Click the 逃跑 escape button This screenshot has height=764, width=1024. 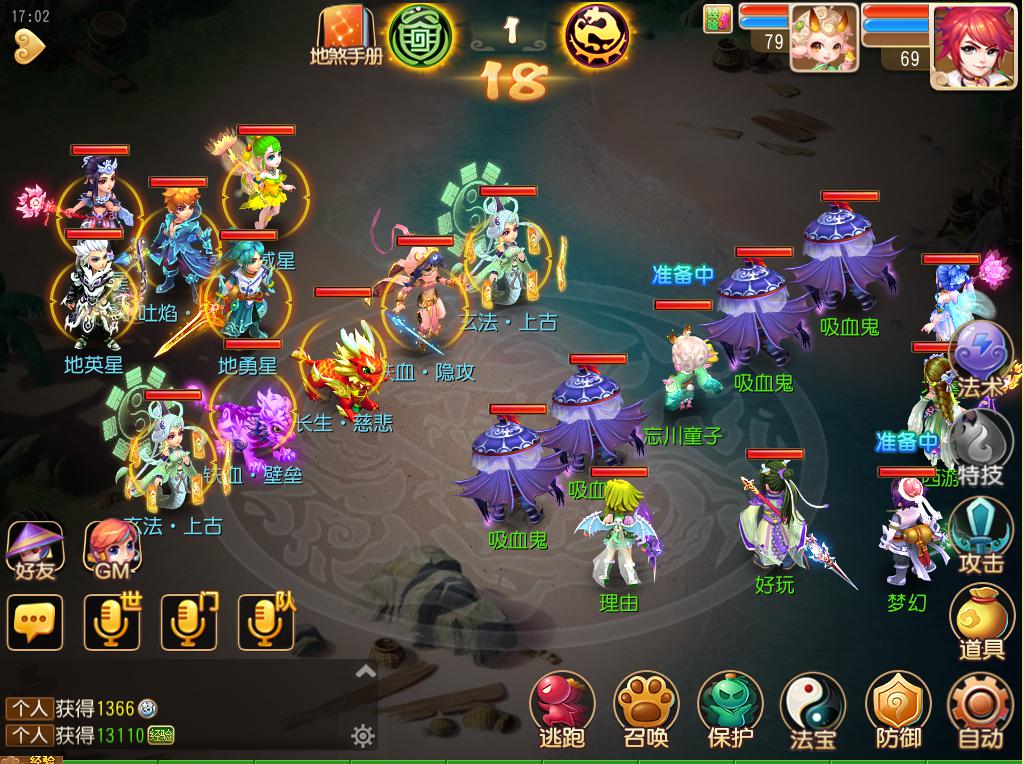pos(561,708)
